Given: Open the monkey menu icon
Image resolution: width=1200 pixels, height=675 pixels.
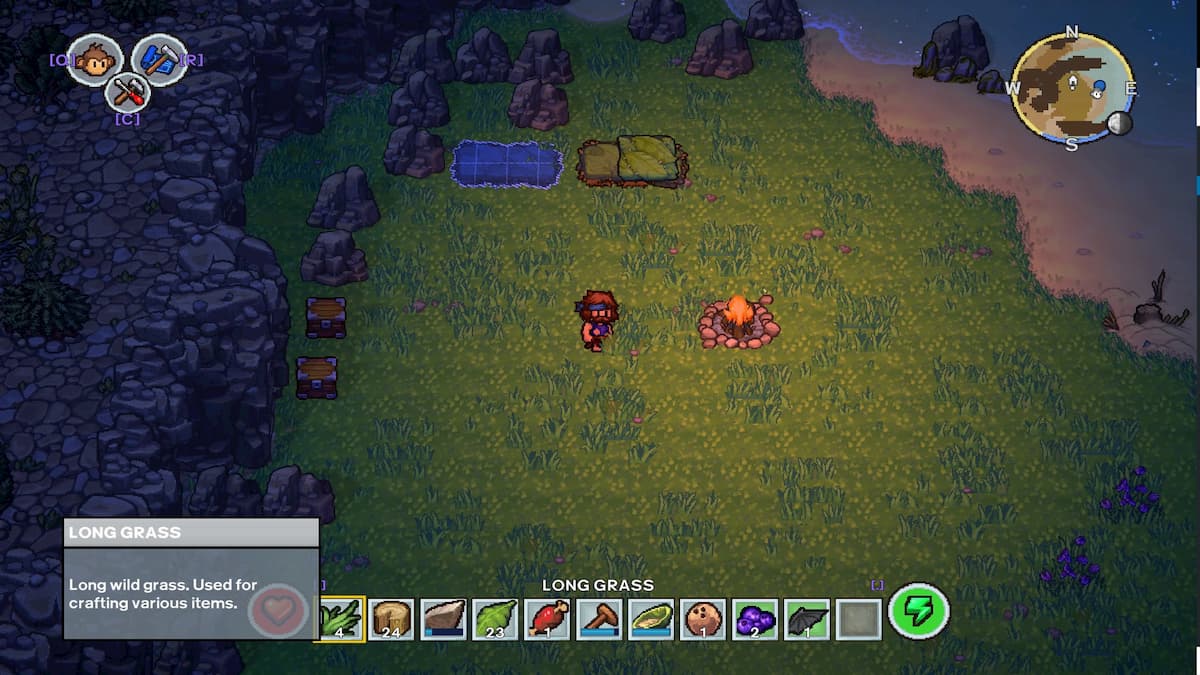Looking at the screenshot, I should (x=95, y=59).
